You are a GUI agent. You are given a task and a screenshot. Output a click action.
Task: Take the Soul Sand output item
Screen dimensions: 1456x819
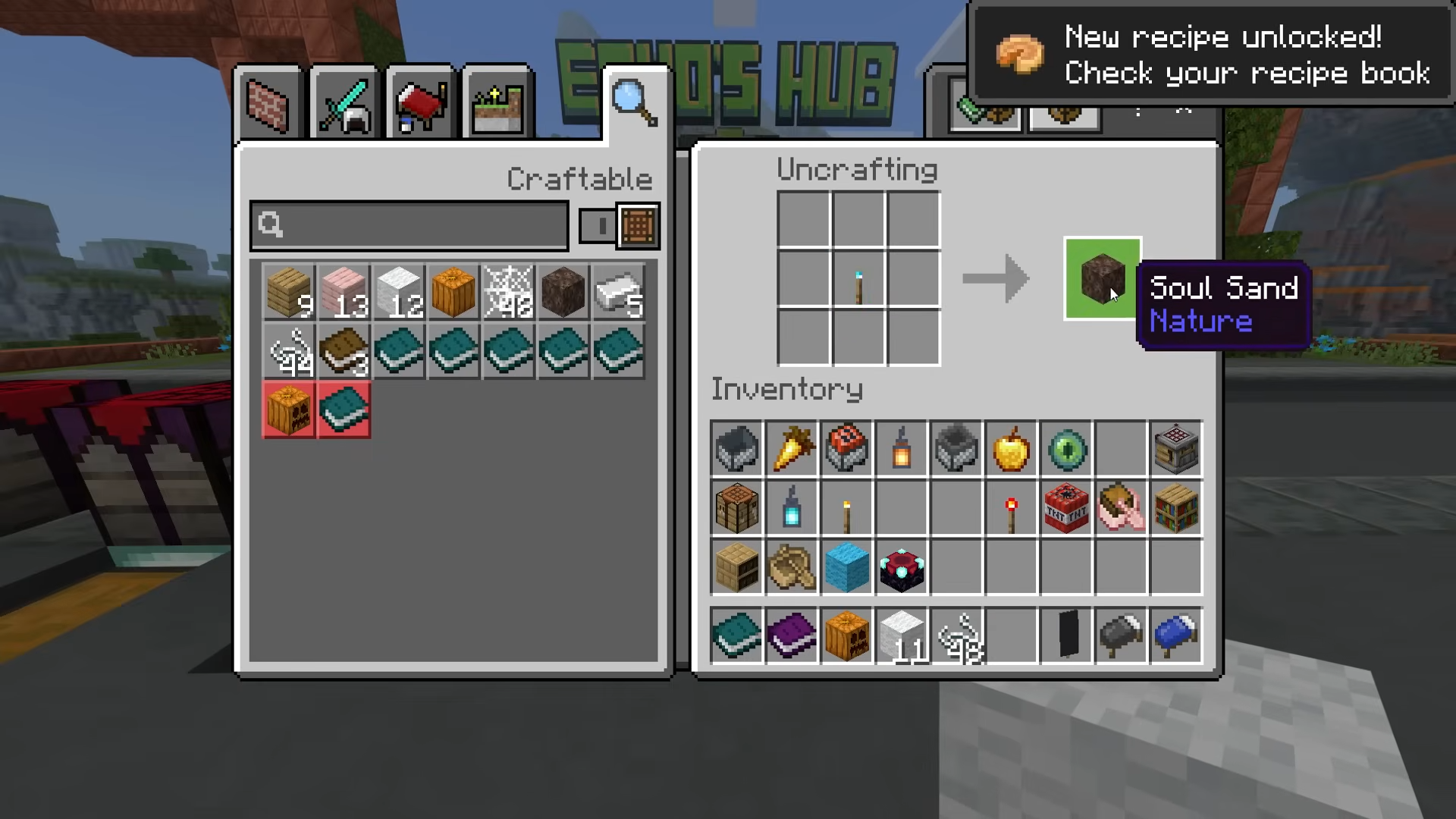(x=1102, y=278)
